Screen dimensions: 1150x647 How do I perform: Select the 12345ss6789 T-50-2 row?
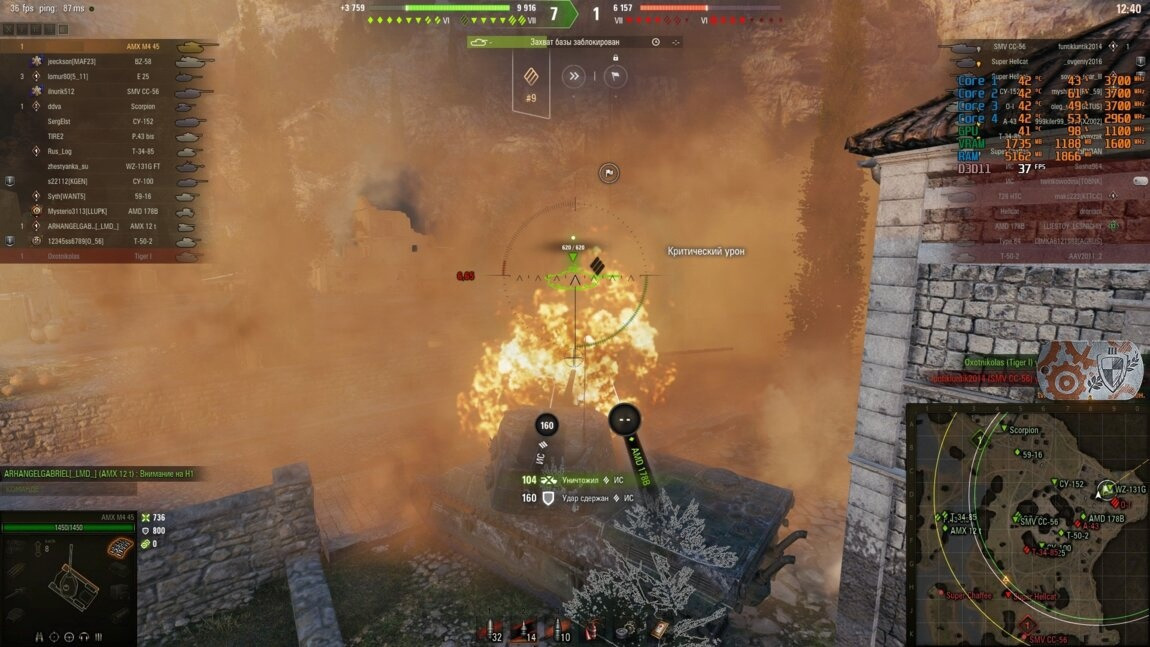pyautogui.click(x=100, y=241)
